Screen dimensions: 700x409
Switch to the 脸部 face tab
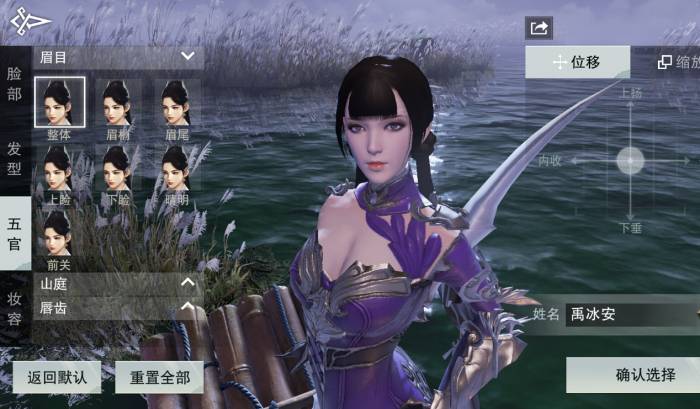[14, 83]
